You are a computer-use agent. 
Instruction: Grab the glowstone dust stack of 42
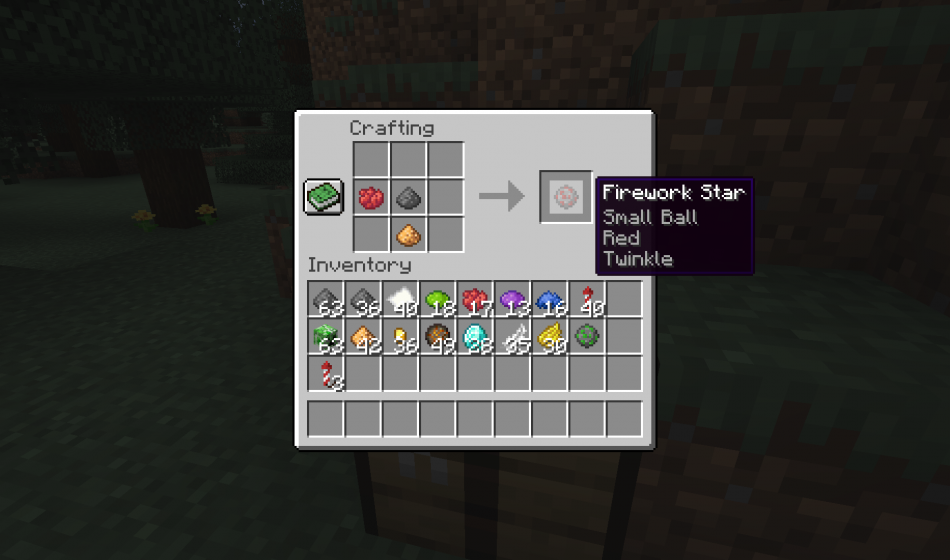(x=363, y=337)
